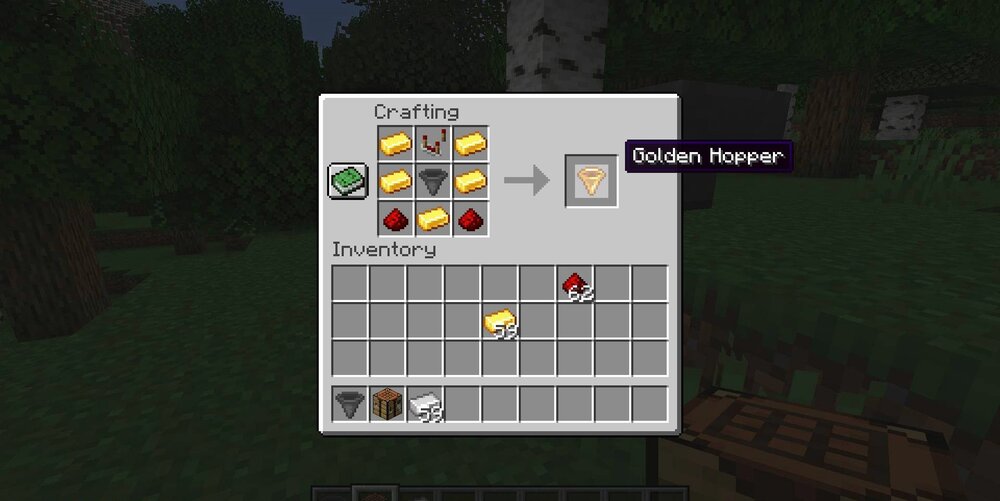Select the crafting table in the hotbar row

tap(387, 404)
